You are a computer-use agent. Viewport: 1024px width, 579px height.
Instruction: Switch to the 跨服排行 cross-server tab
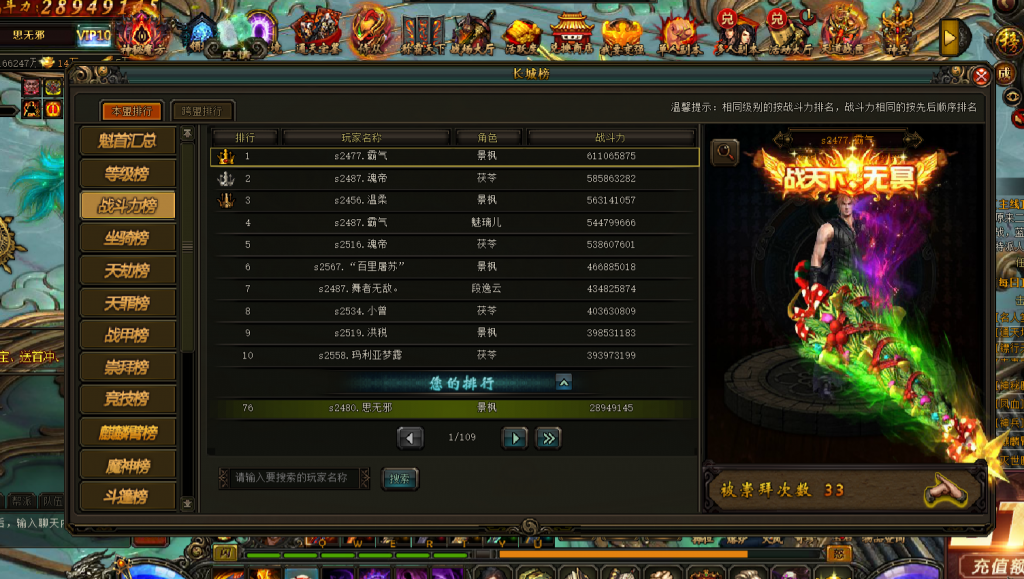[202, 111]
